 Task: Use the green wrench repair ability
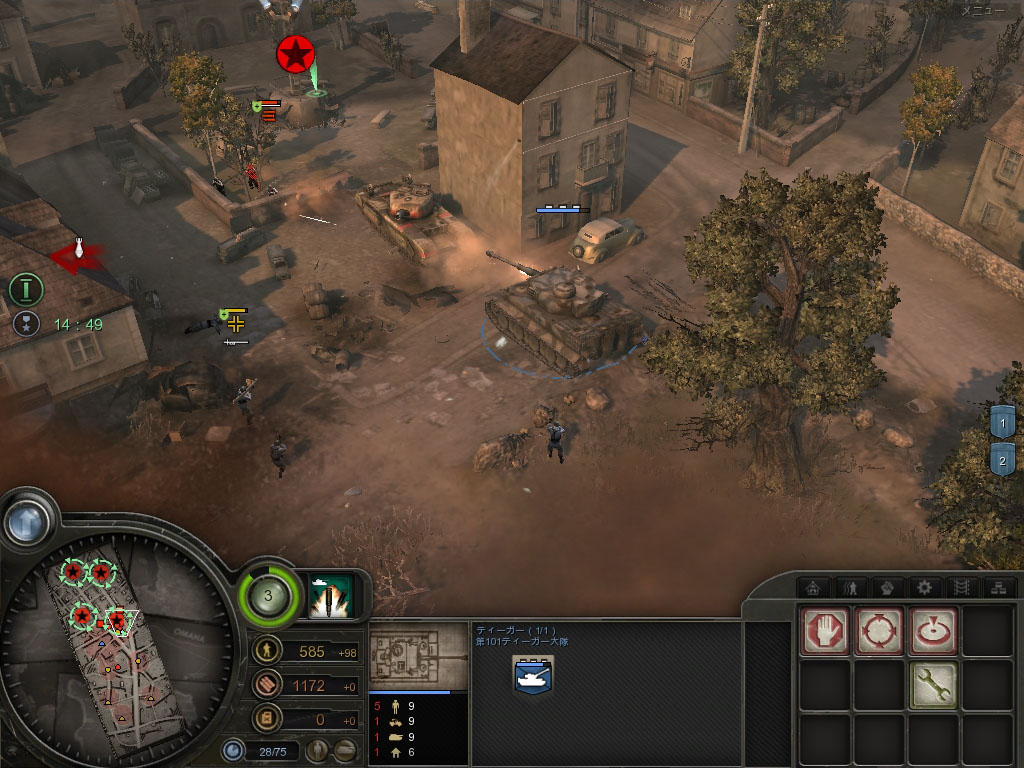[x=932, y=685]
